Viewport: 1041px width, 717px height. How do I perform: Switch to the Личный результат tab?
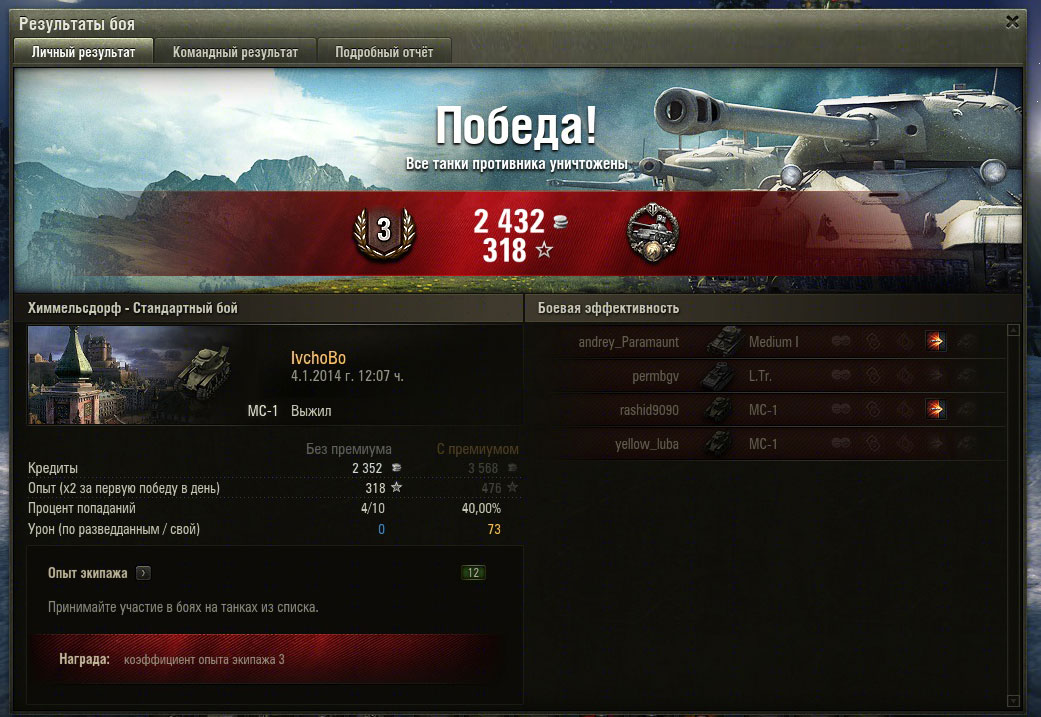(x=82, y=52)
